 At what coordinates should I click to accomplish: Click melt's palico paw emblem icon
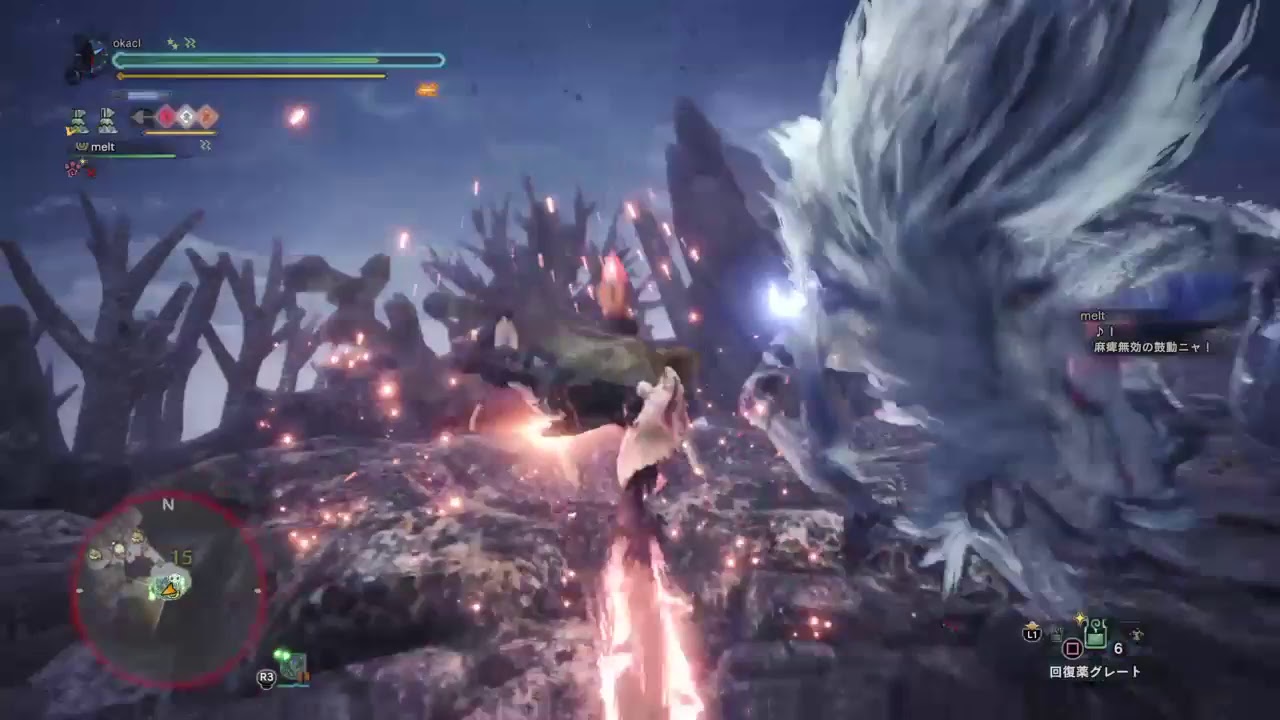[81, 145]
